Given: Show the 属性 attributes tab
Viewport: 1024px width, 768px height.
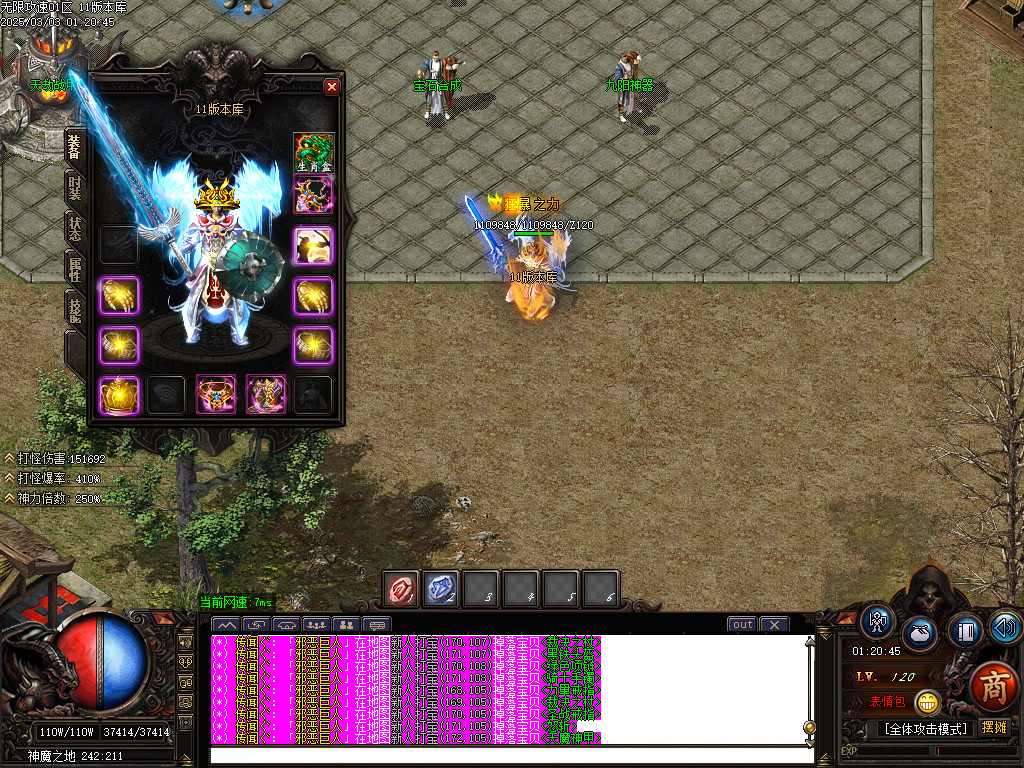Looking at the screenshot, I should [x=75, y=269].
